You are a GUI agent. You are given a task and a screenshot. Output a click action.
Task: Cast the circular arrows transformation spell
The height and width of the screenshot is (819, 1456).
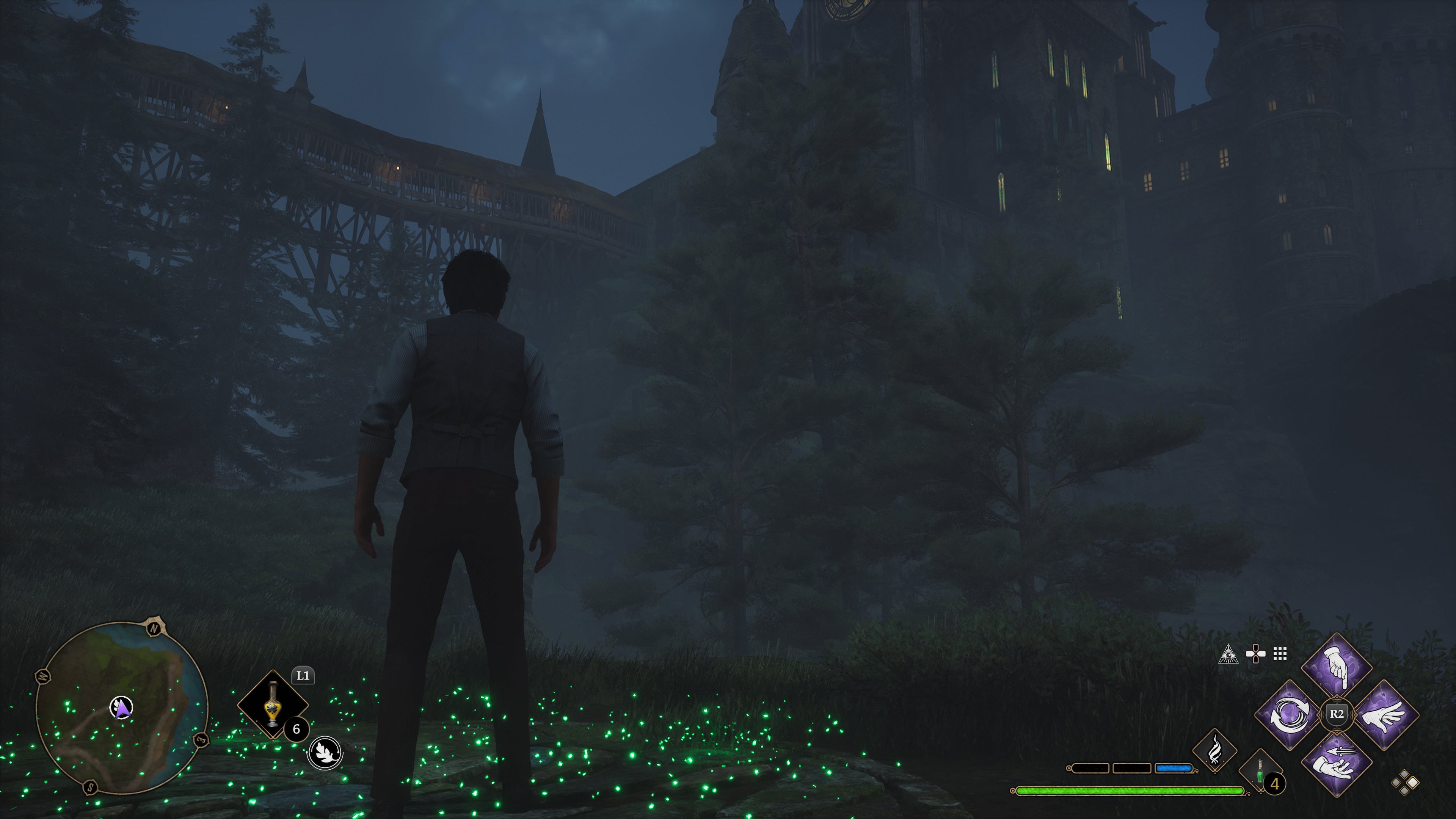point(1289,715)
